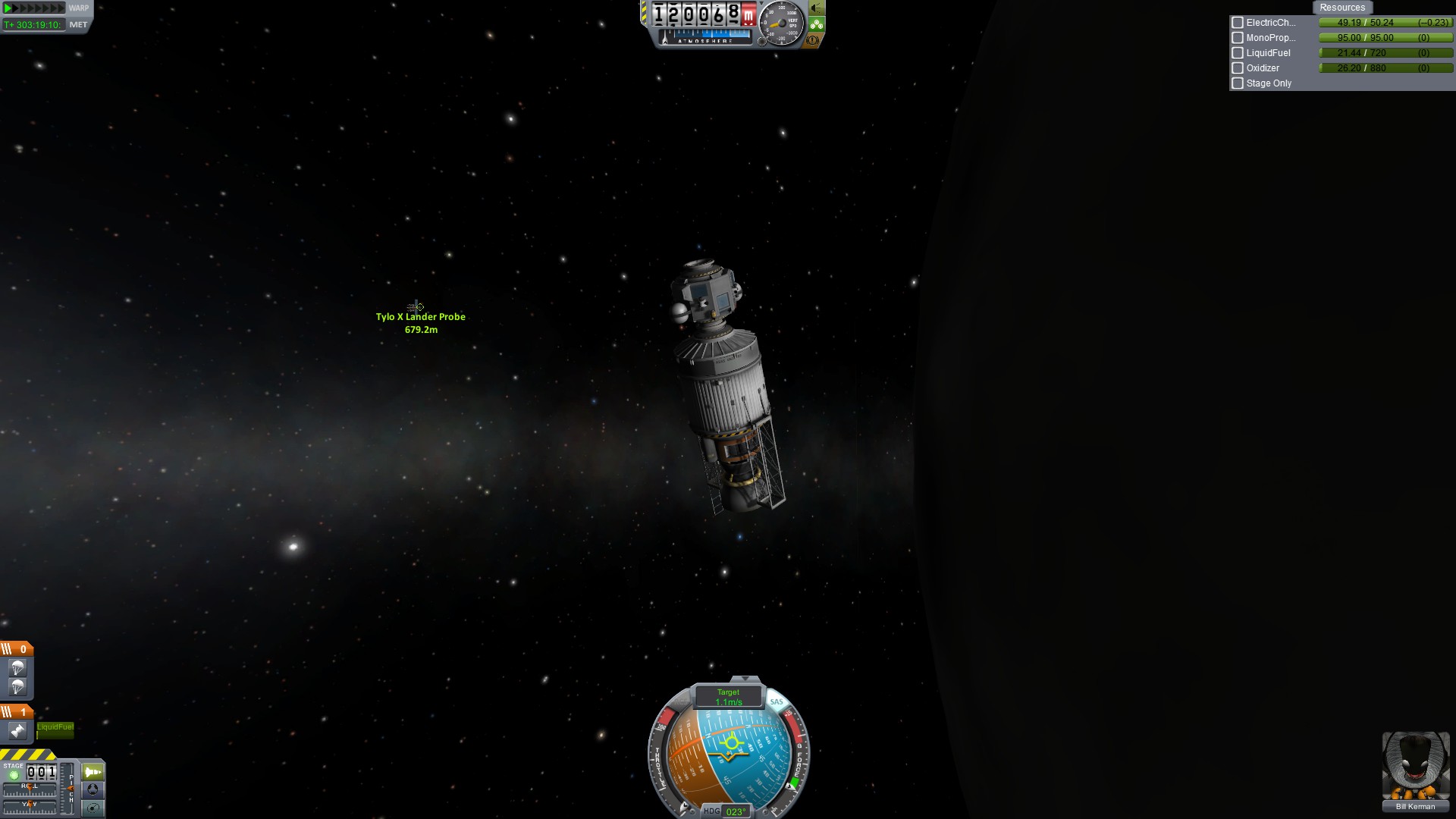Viewport: 1456px width, 819px height.
Task: Check the Oxidizer resource checkbox
Action: point(1238,68)
